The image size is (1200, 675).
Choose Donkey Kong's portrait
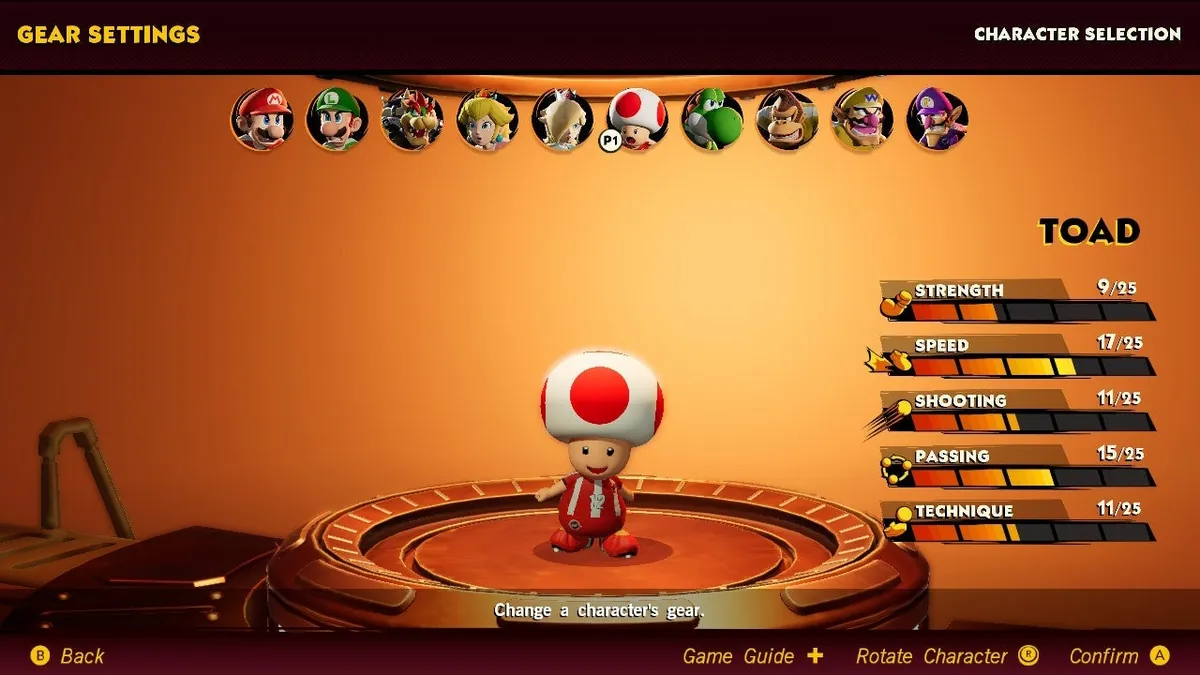pyautogui.click(x=787, y=119)
